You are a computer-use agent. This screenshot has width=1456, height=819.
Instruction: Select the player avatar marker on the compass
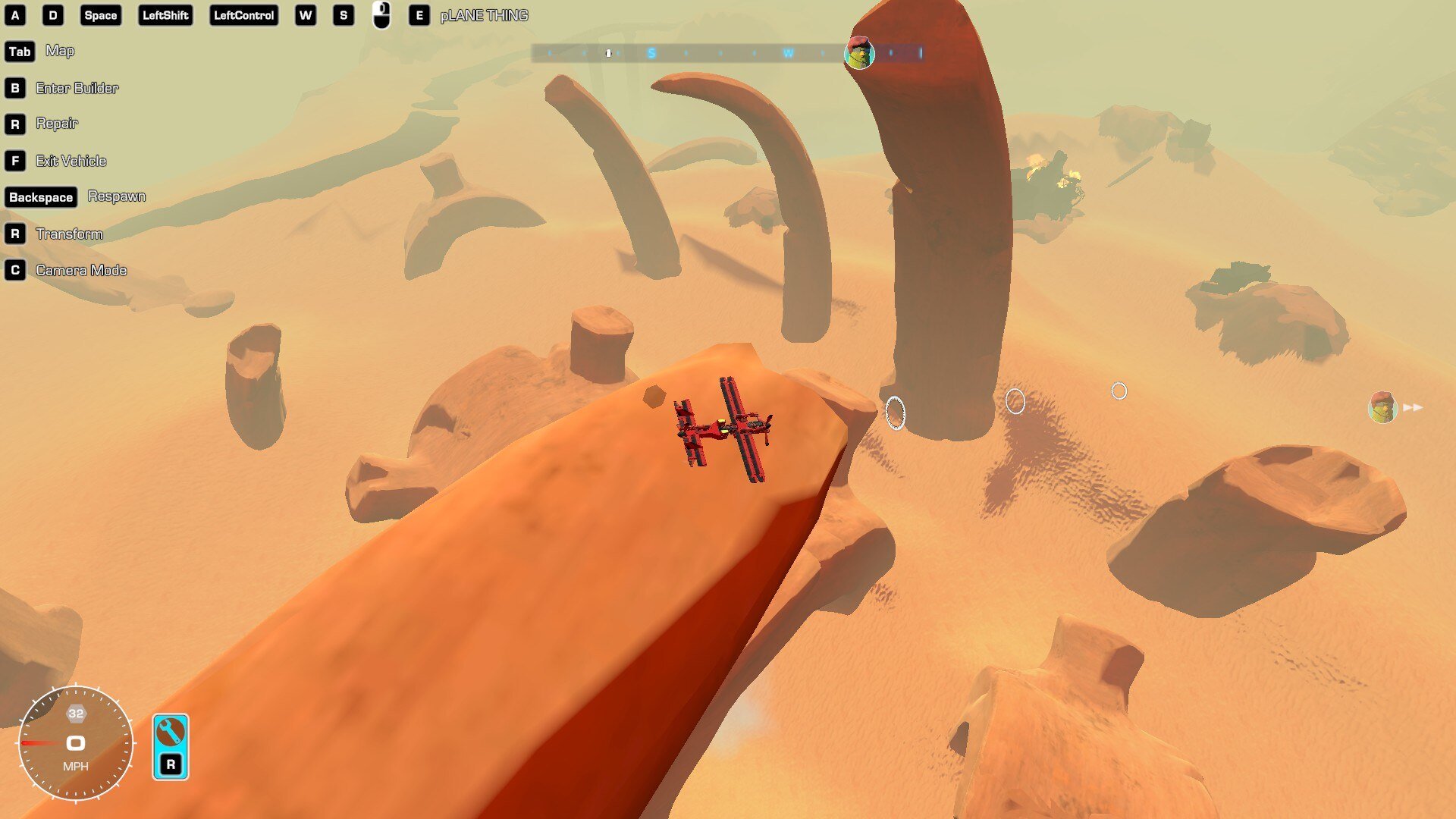tap(859, 53)
